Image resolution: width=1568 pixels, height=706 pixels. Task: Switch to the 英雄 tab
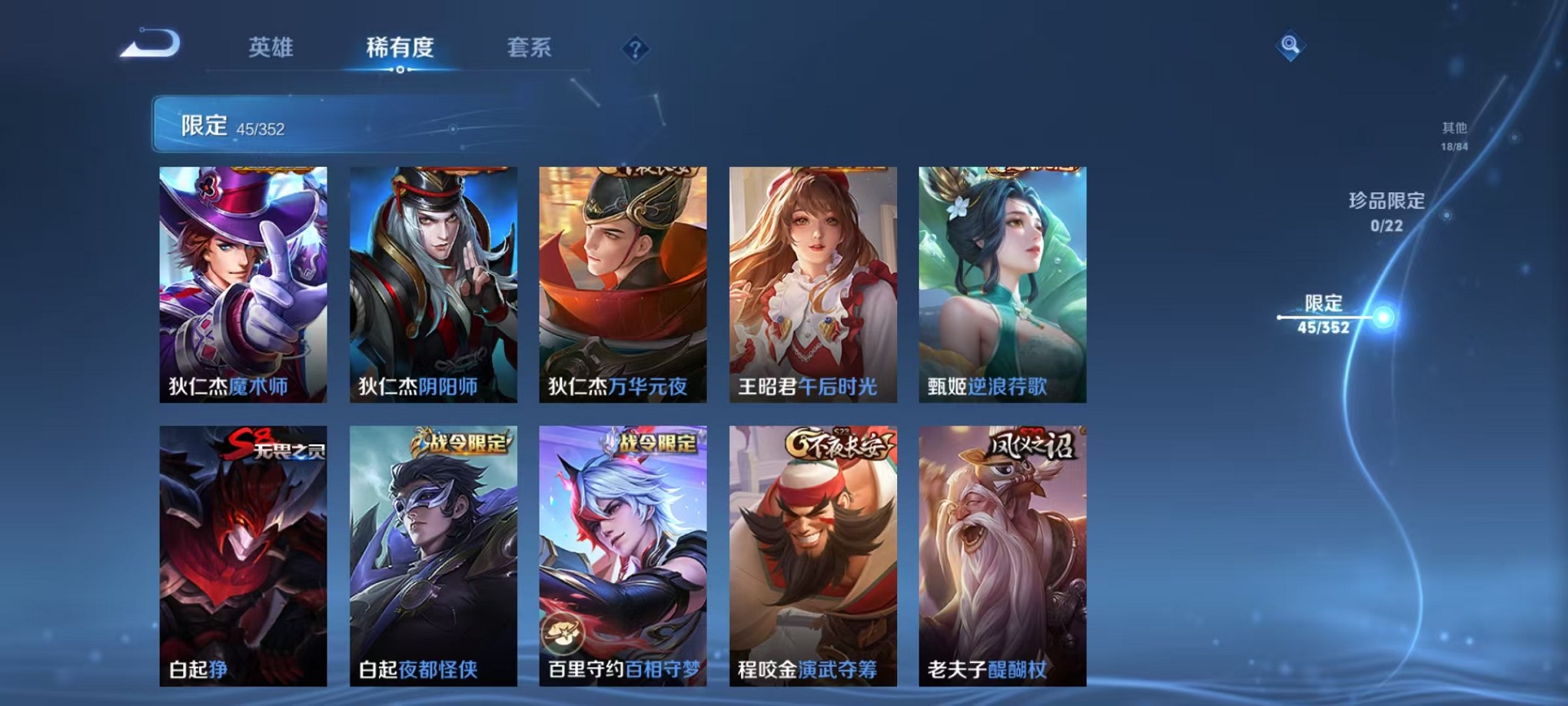270,48
